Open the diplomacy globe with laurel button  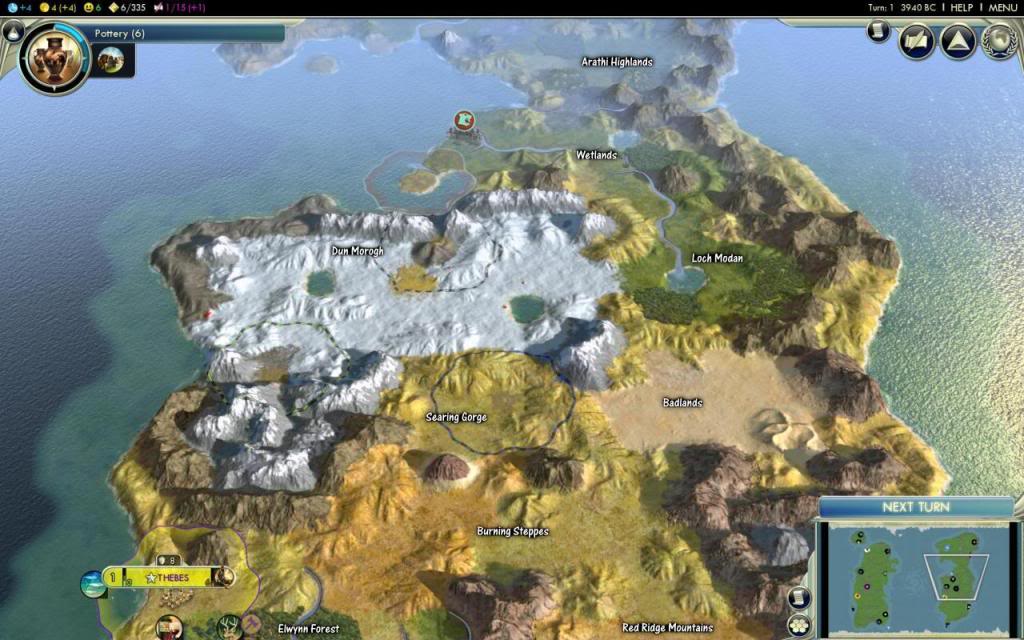[x=998, y=42]
